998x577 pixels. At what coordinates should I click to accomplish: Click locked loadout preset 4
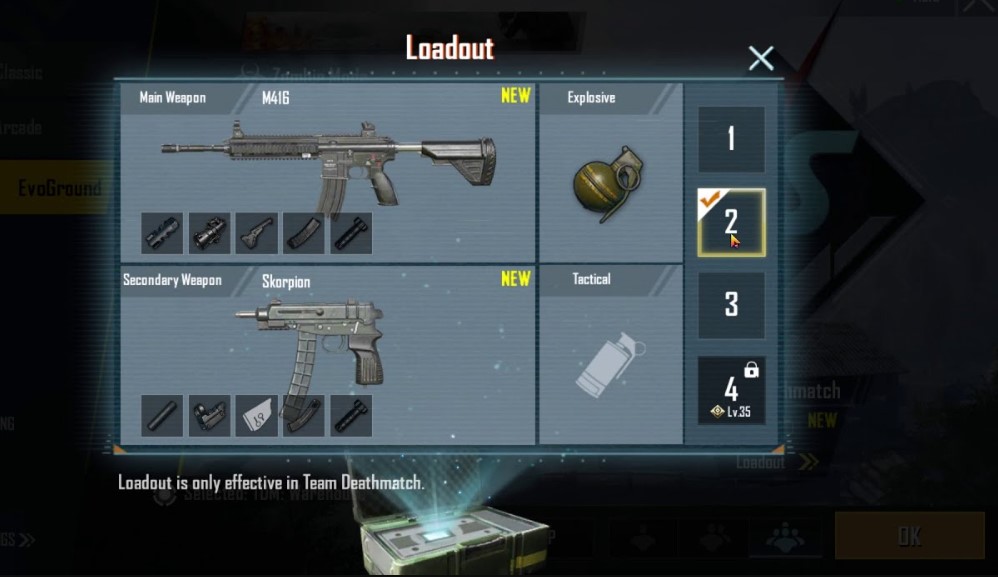731,390
